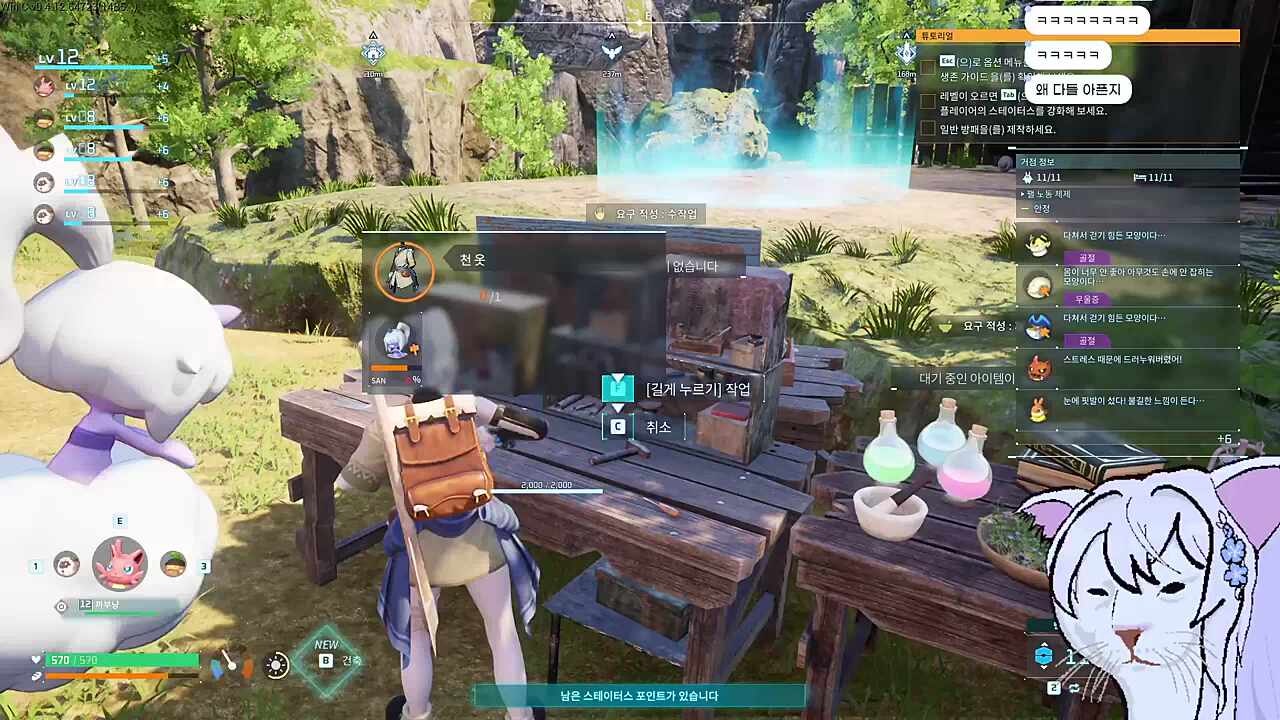Tick the Esc options menu tutorial checkbox
The height and width of the screenshot is (720, 1280).
pos(928,66)
